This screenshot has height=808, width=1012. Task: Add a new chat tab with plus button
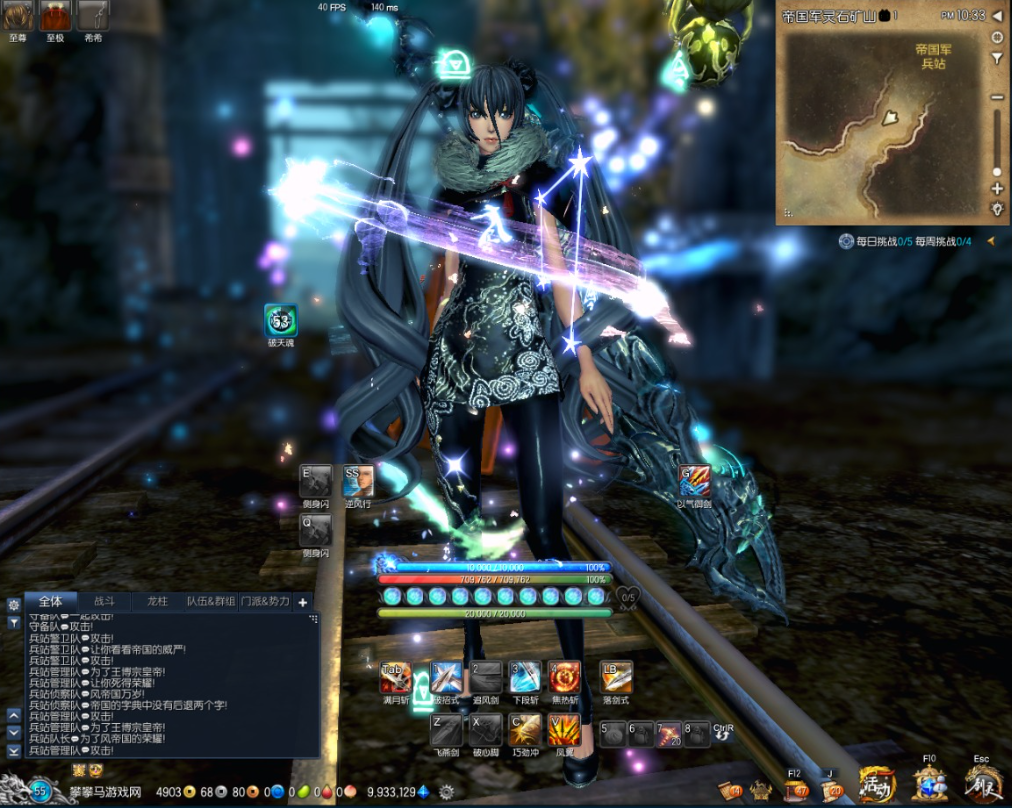(x=303, y=601)
